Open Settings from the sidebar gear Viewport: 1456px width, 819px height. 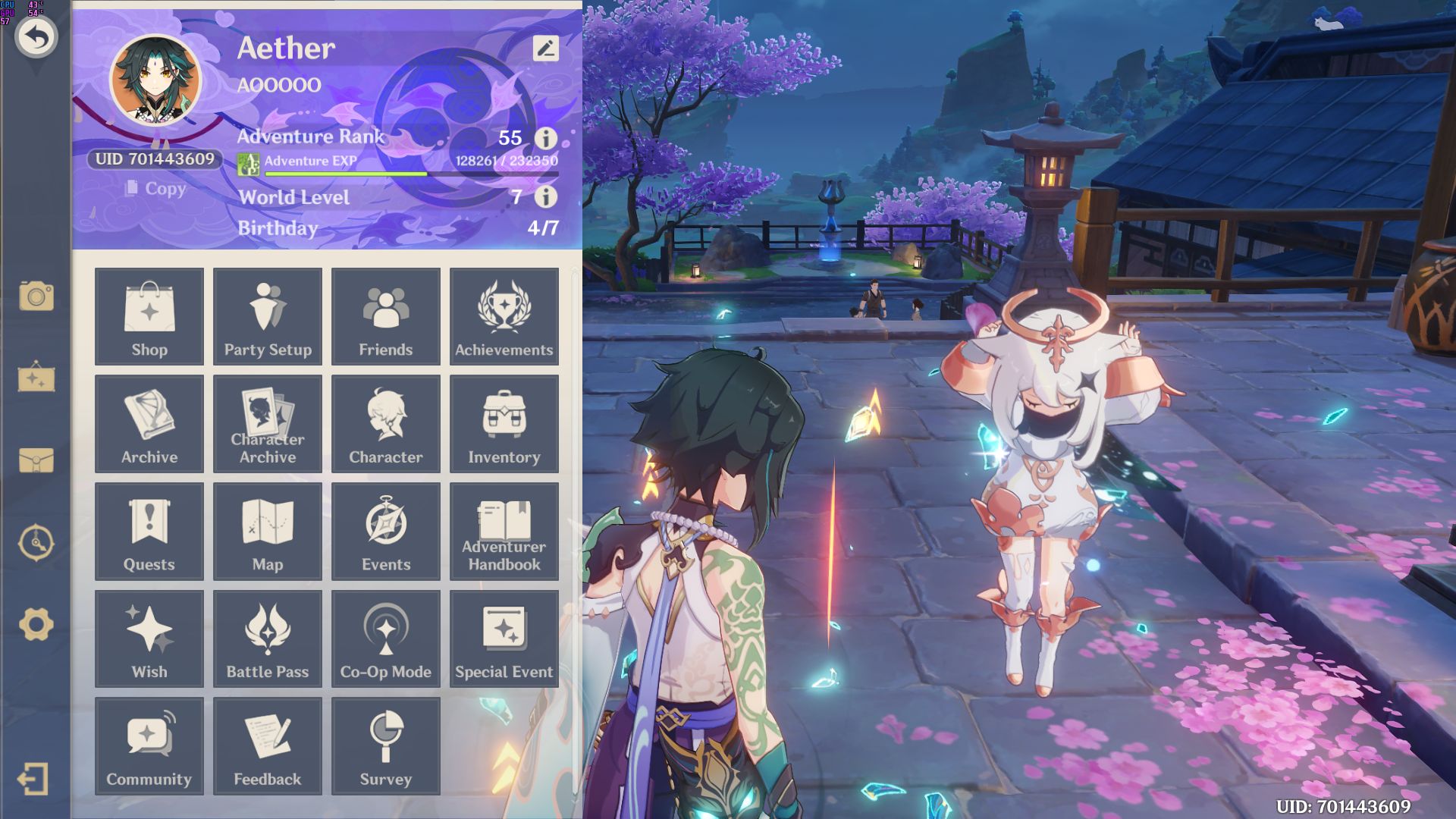[36, 623]
